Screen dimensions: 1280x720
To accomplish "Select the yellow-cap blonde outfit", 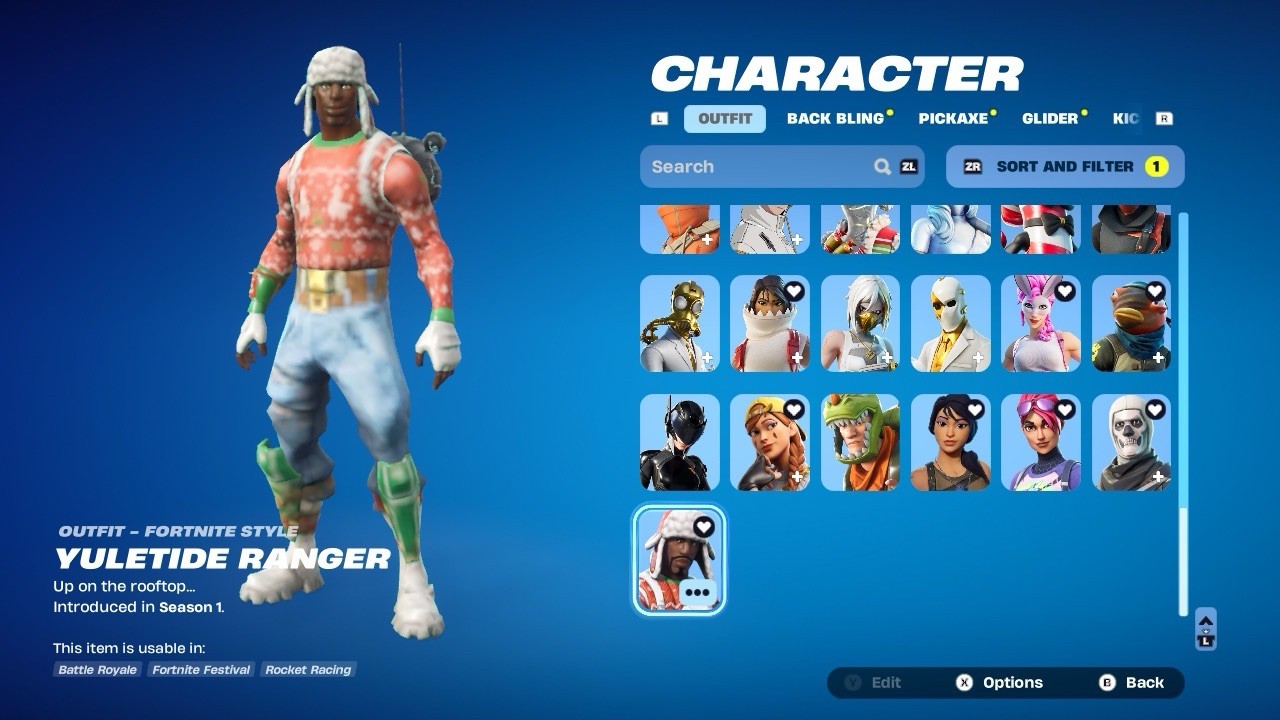I will (770, 442).
